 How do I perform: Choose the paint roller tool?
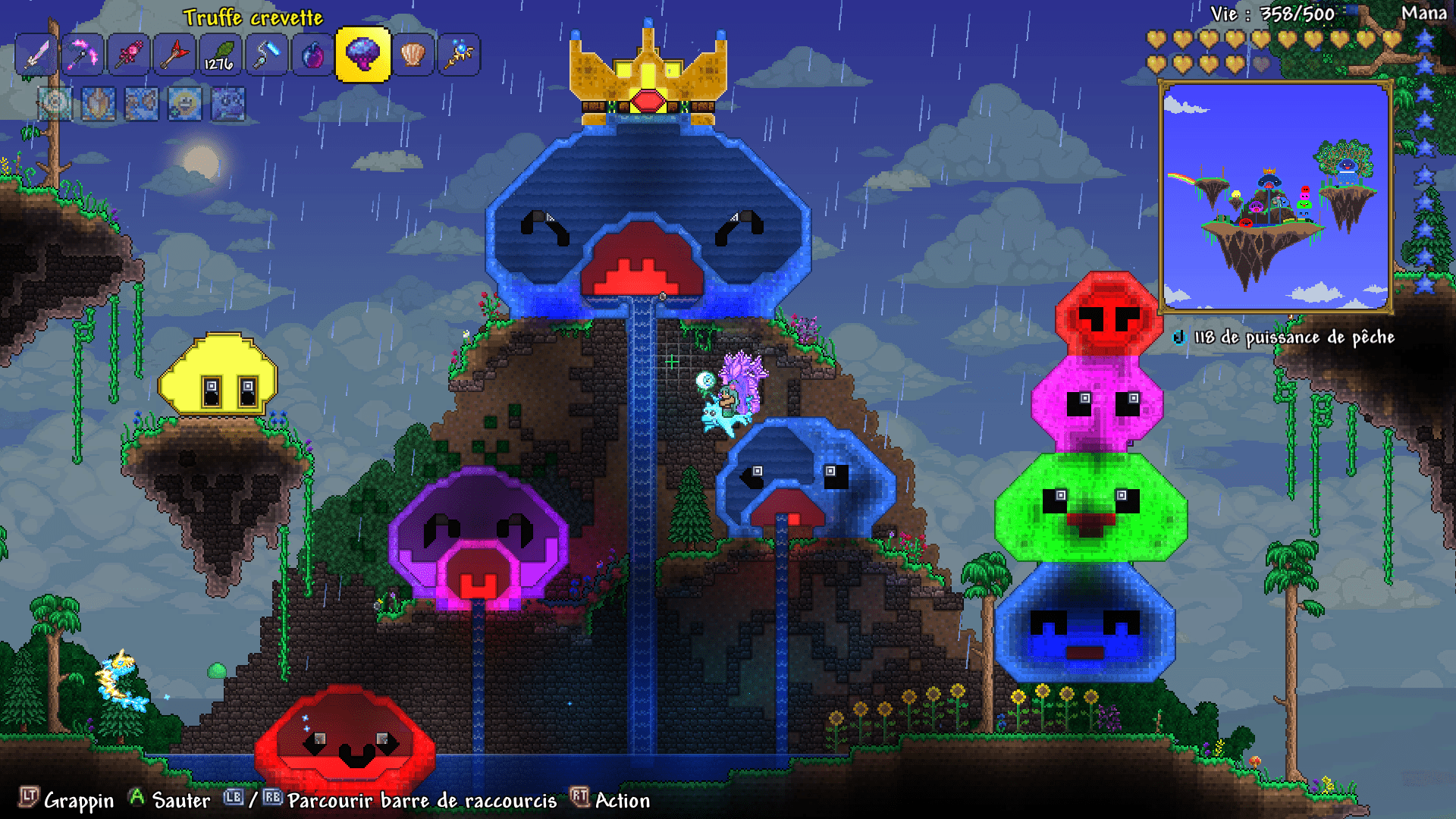point(267,54)
